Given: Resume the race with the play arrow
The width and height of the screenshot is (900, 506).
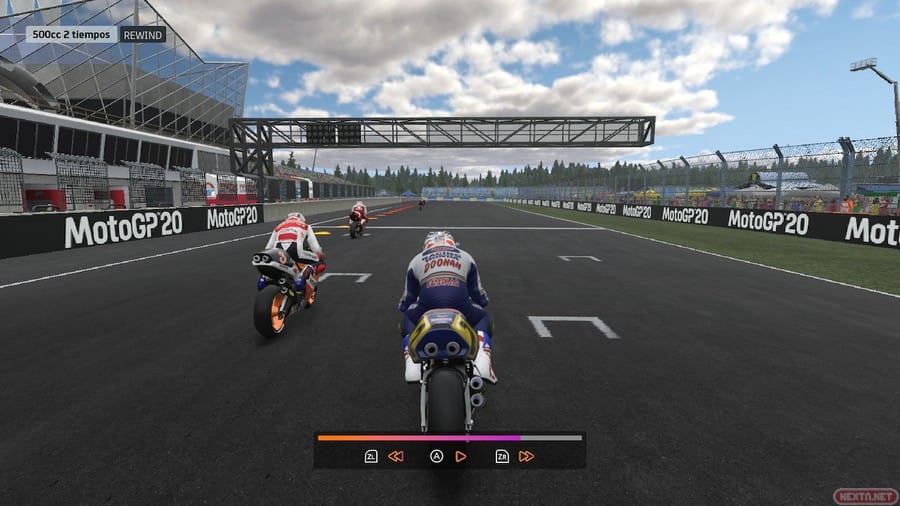Looking at the screenshot, I should point(461,456).
